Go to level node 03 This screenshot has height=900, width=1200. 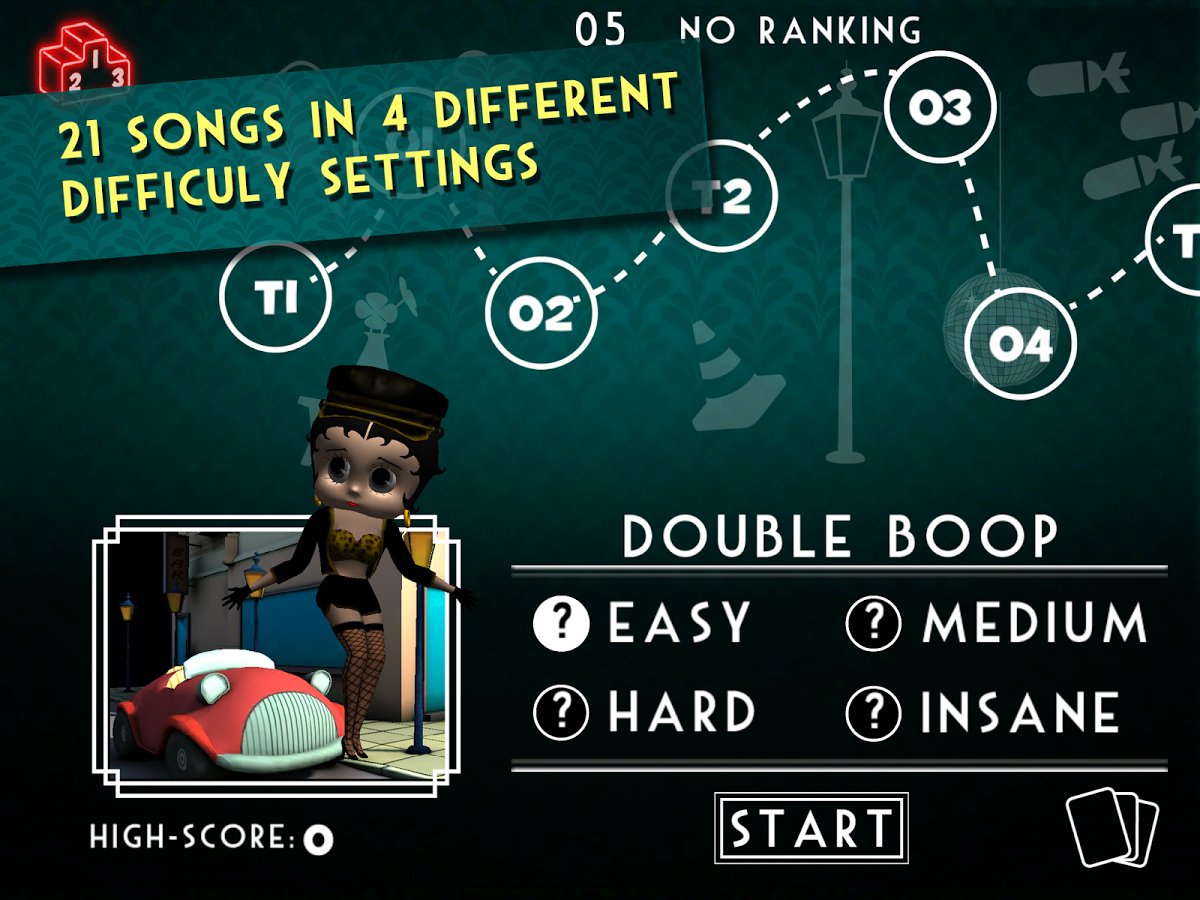coord(940,108)
